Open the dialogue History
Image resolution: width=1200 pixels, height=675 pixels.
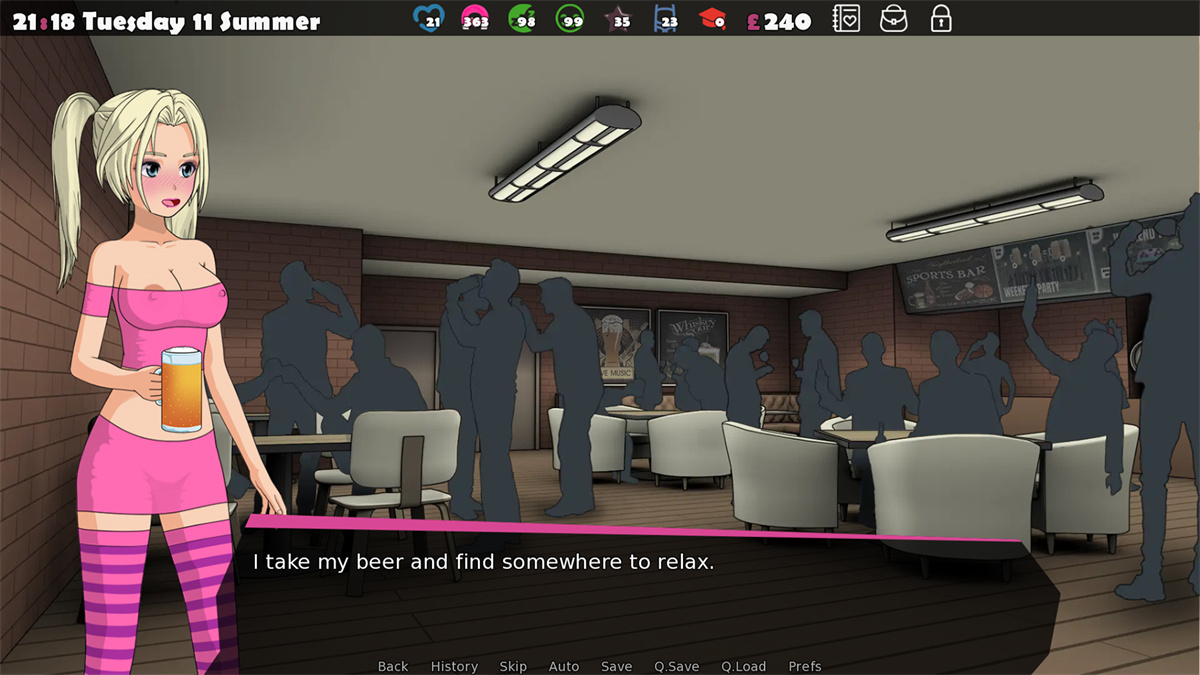(x=454, y=666)
